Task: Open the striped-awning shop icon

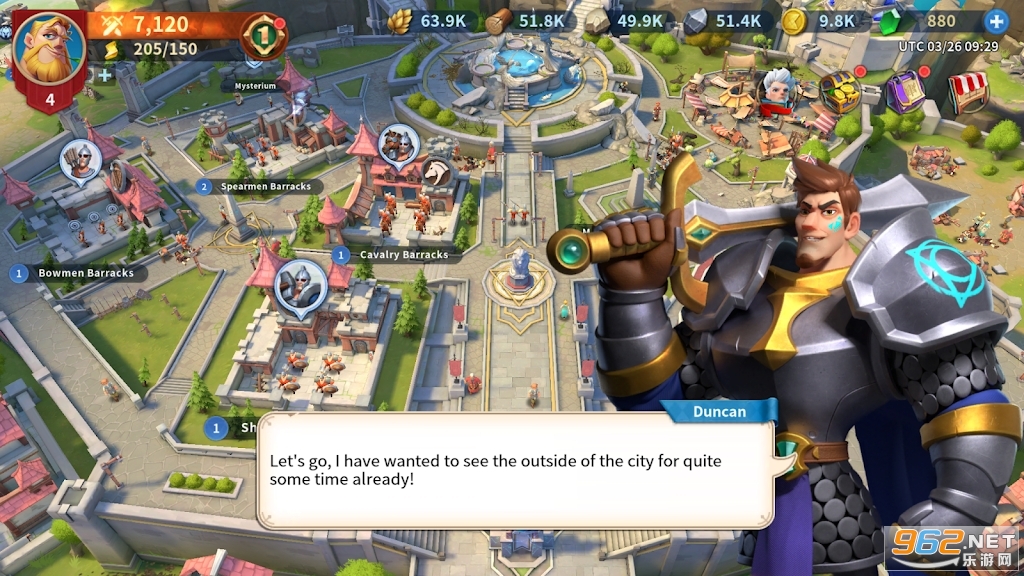Action: pyautogui.click(x=968, y=92)
